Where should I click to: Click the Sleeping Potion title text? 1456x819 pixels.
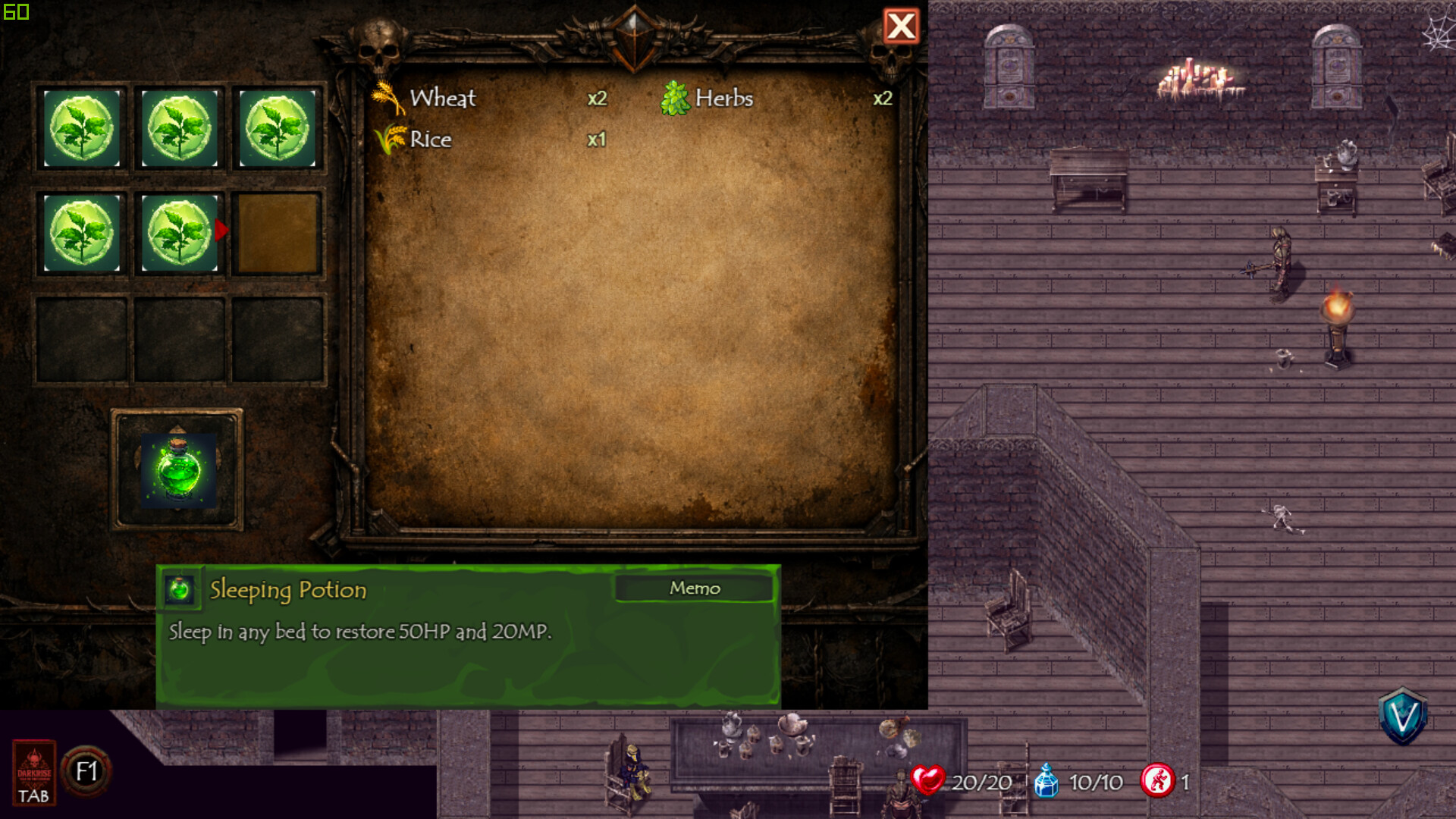pyautogui.click(x=287, y=590)
